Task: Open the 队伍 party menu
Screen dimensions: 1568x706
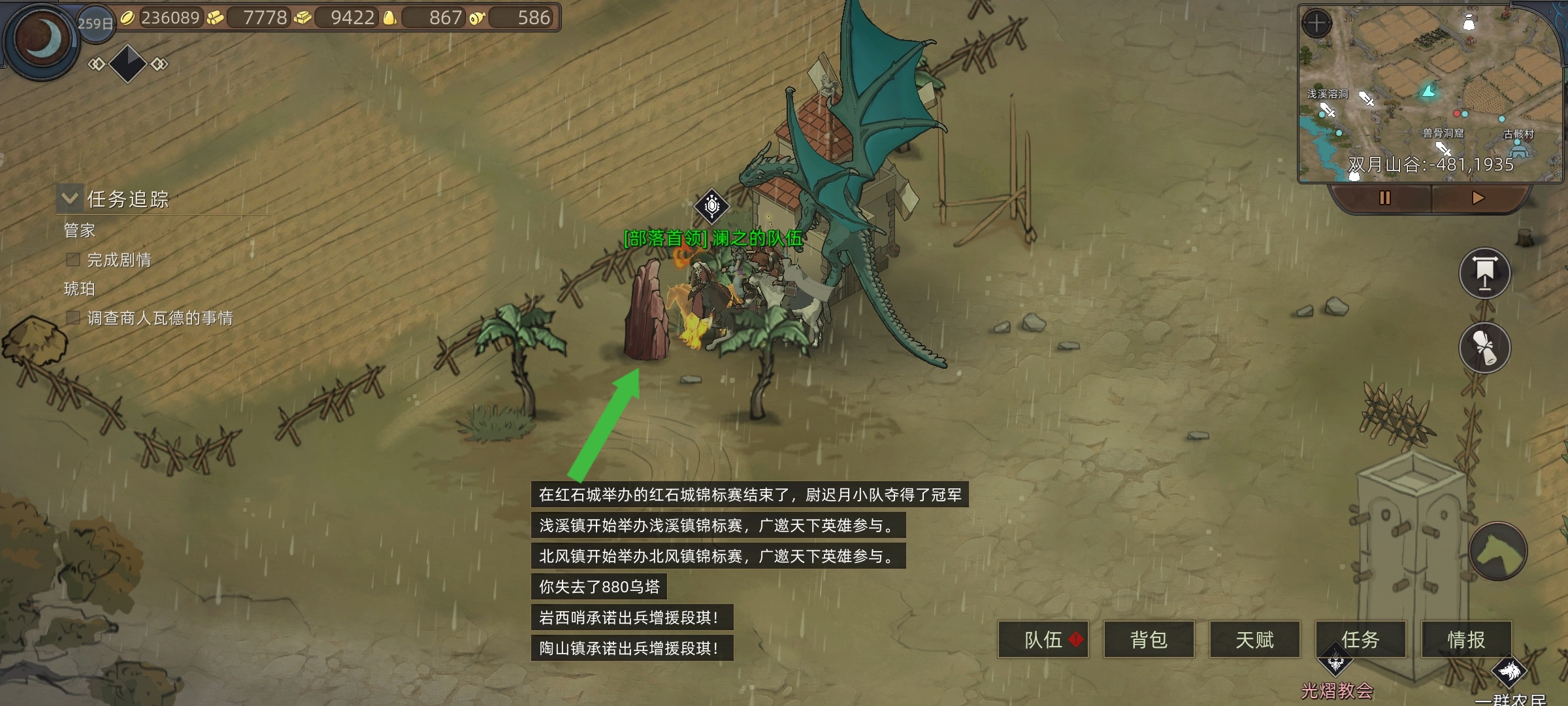Action: pyautogui.click(x=1043, y=639)
